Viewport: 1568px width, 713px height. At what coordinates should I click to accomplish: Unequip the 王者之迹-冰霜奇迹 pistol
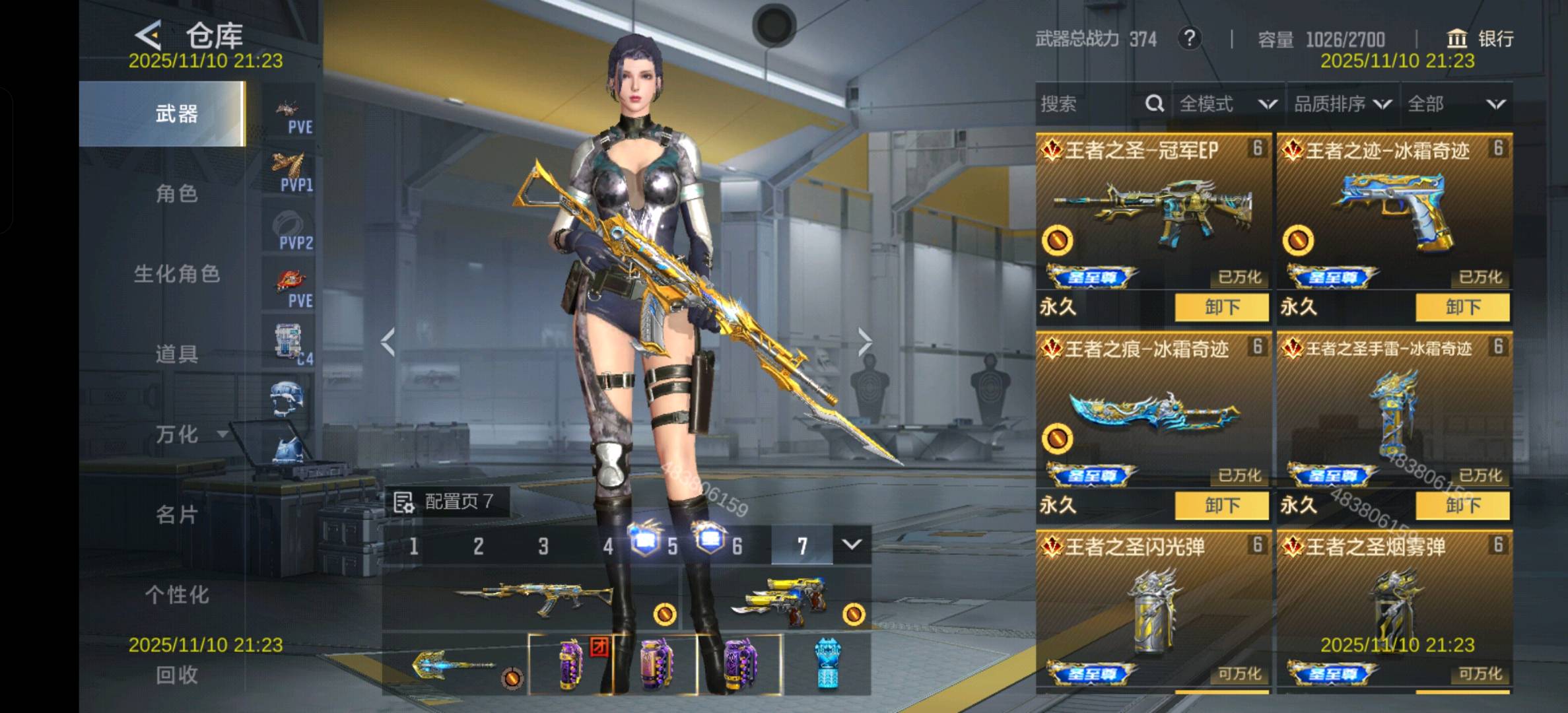tap(1462, 307)
